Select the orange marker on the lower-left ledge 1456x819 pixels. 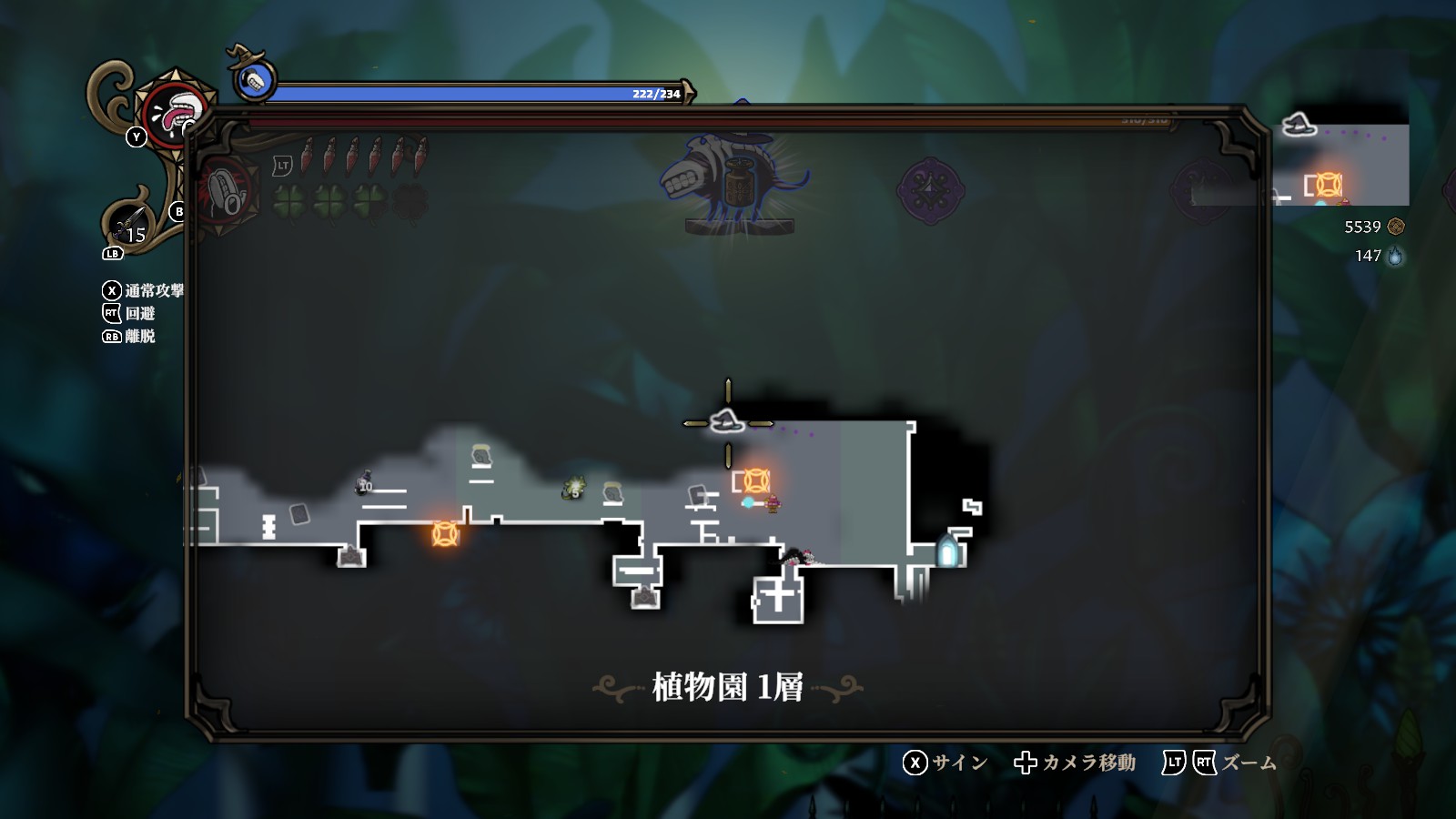(x=445, y=533)
